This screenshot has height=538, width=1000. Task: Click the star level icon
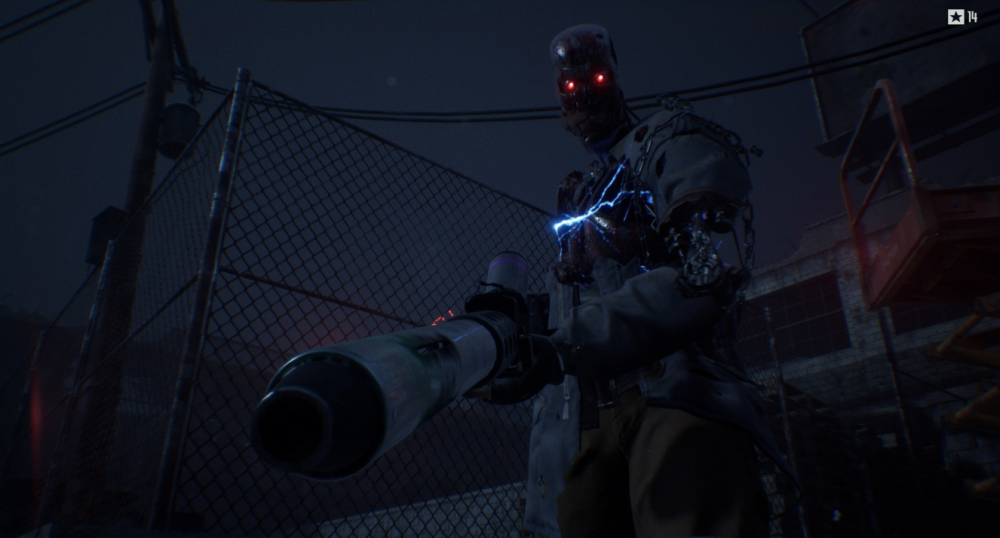pos(955,16)
